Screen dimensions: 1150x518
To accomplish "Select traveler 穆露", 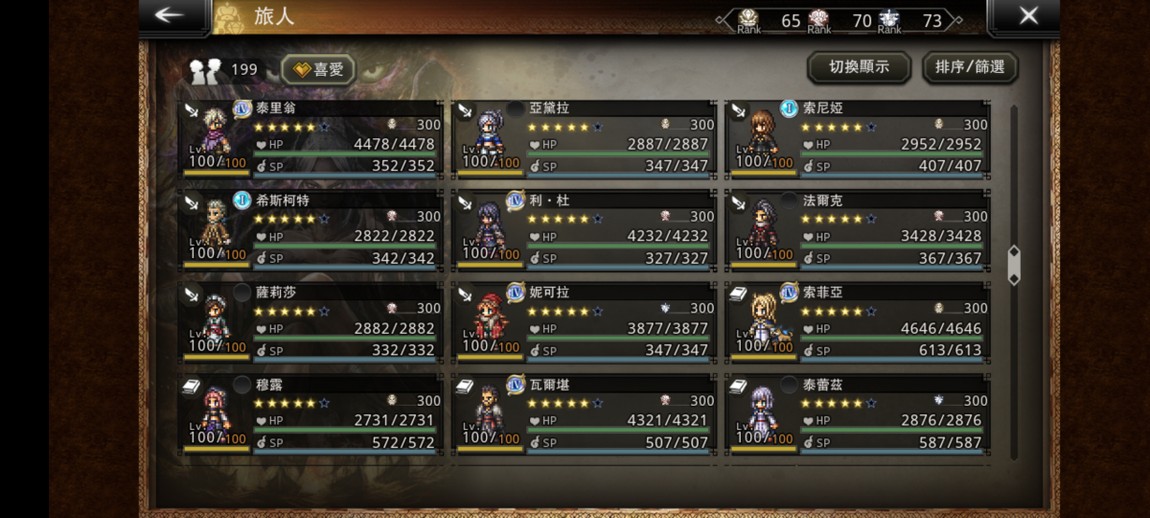I will [311, 413].
